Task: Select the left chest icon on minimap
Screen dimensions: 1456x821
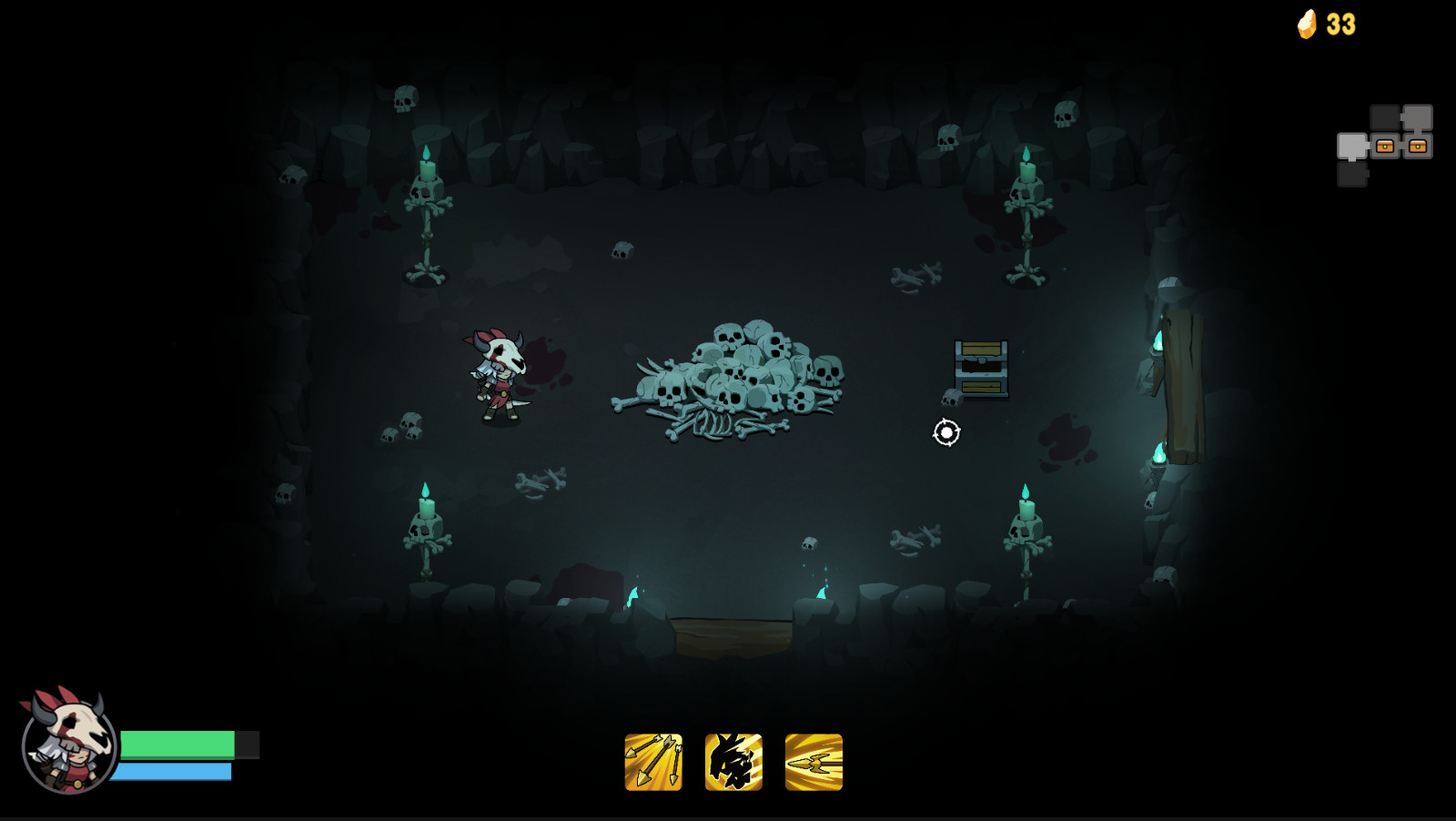Action: point(1385,147)
